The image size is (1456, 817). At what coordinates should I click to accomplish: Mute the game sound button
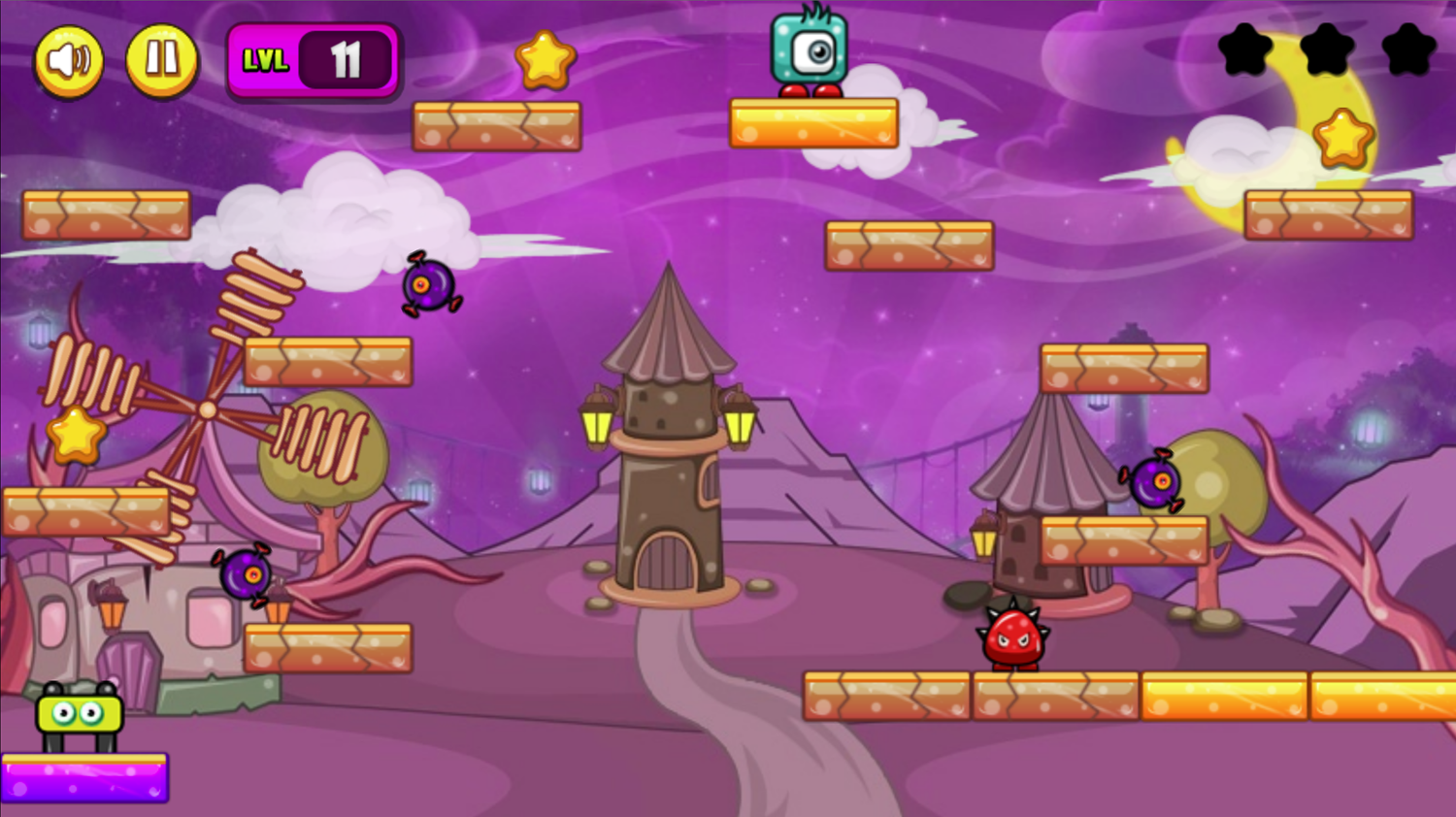[69, 60]
